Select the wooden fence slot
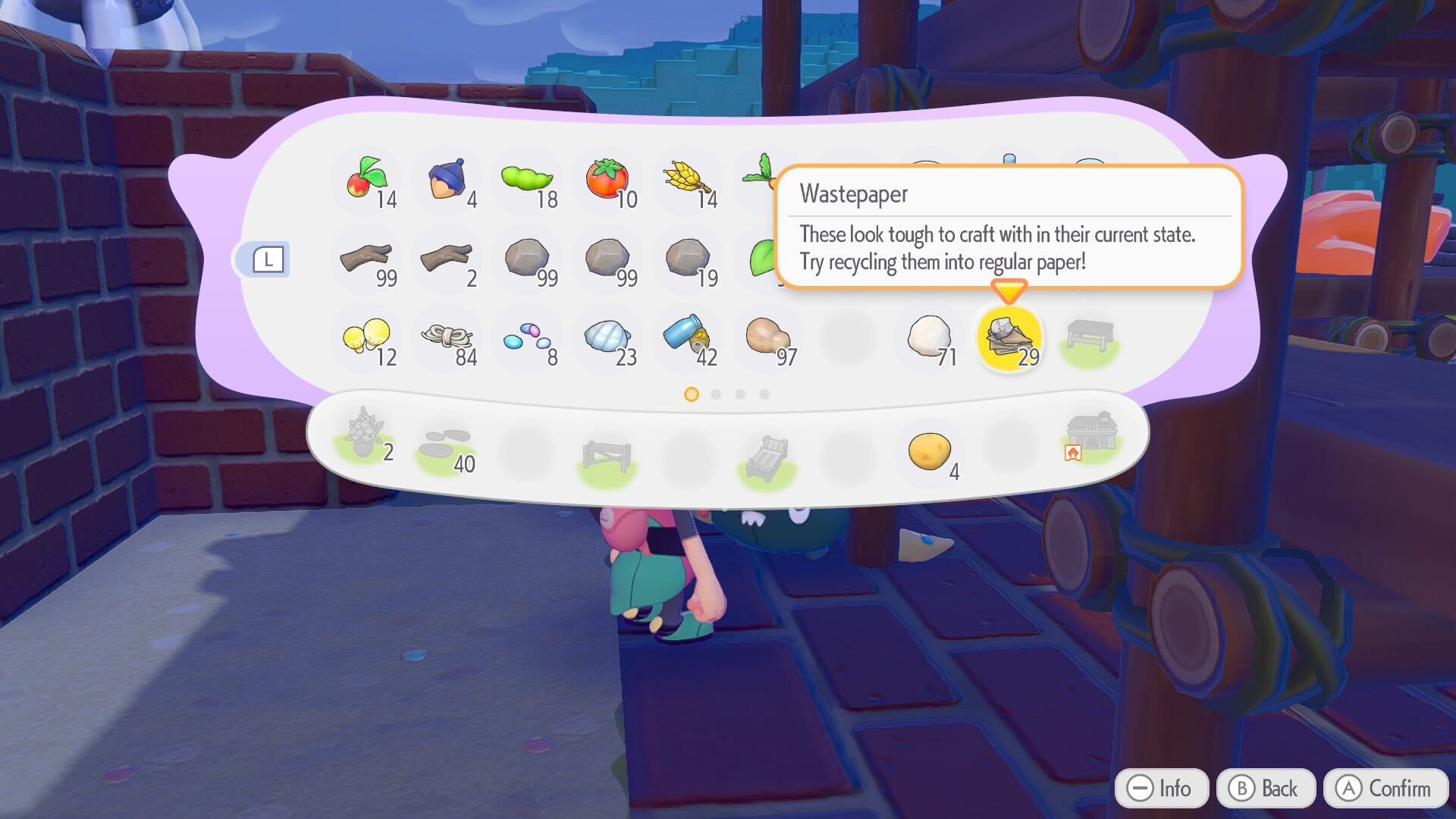1456x819 pixels. 607,457
